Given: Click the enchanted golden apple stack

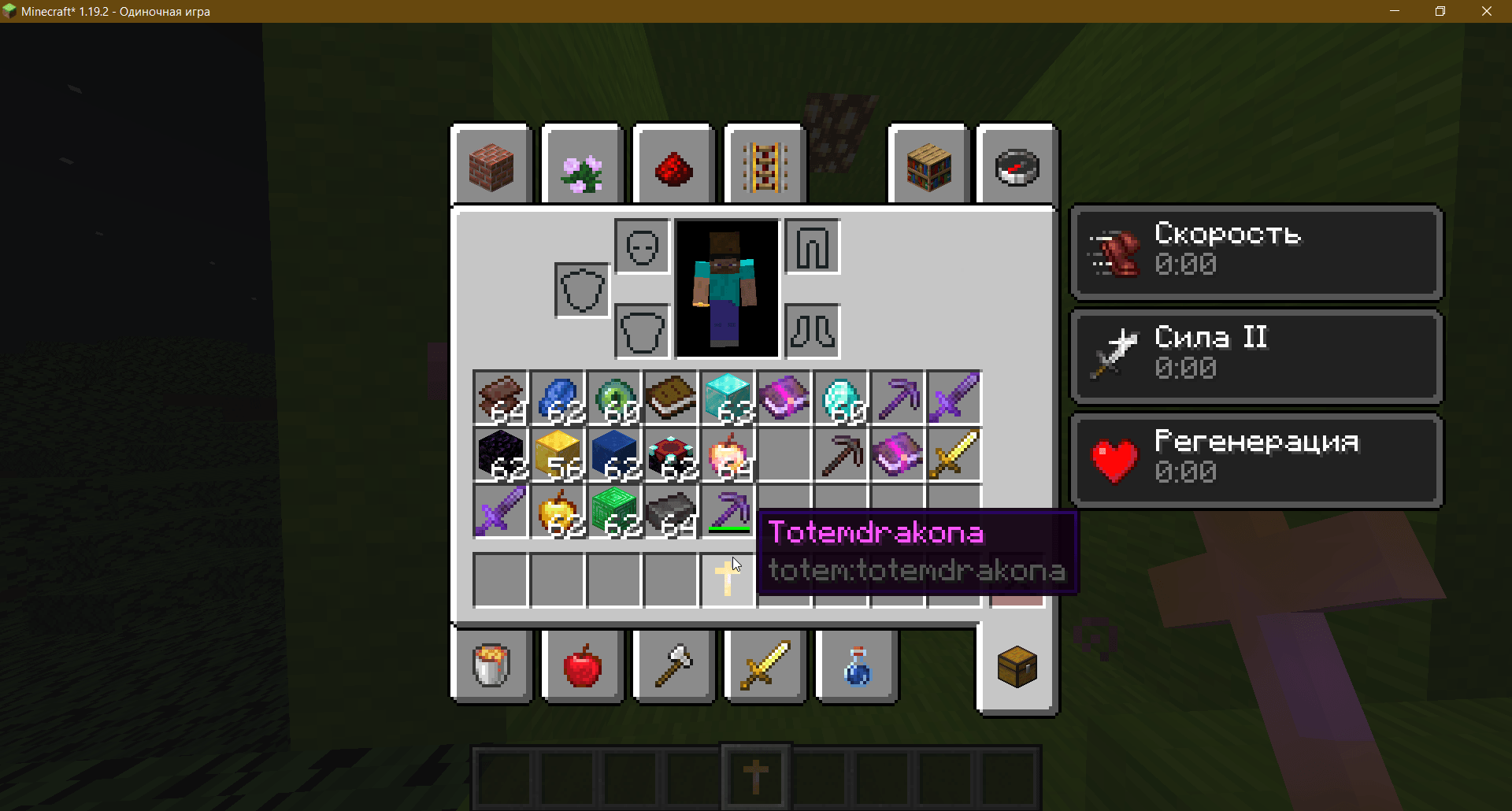Looking at the screenshot, I should pyautogui.click(x=727, y=454).
